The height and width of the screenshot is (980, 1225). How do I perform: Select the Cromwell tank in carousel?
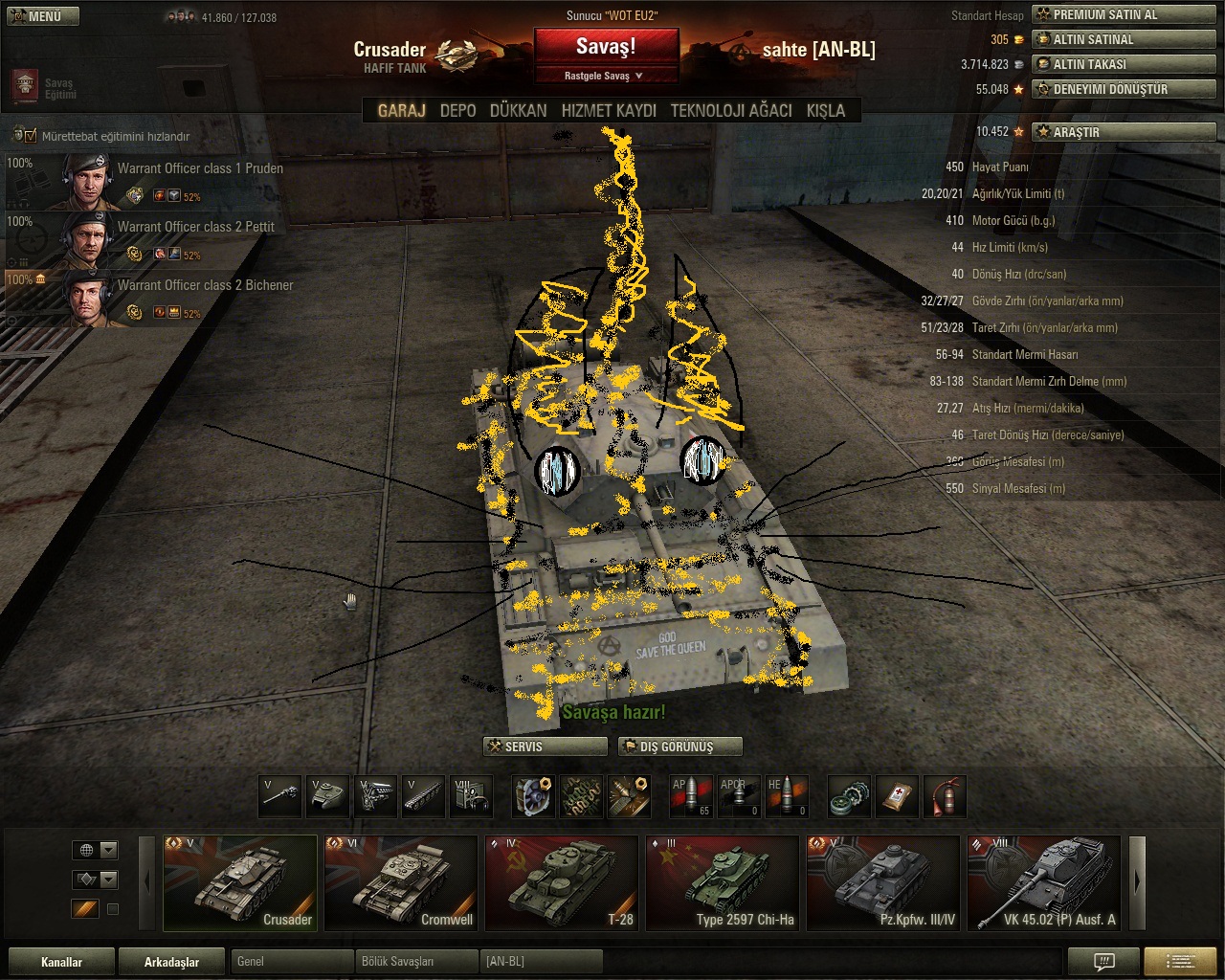[400, 882]
